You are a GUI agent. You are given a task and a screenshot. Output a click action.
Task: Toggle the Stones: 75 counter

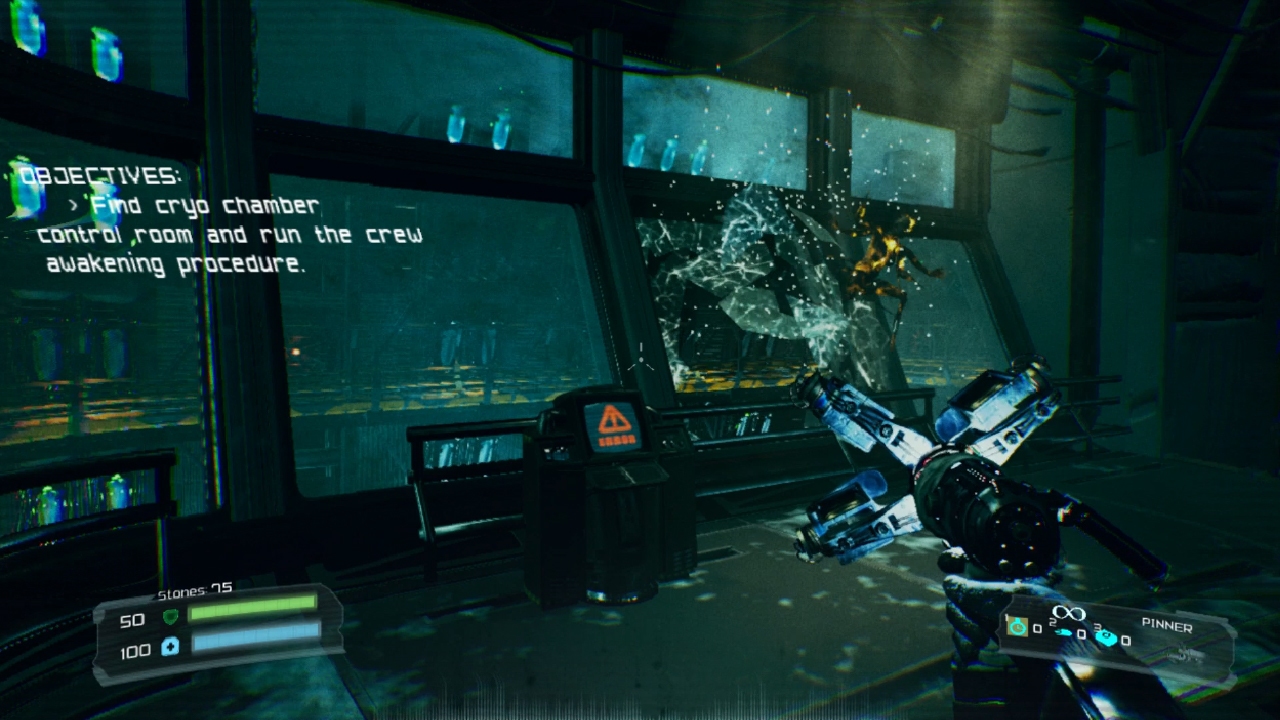(193, 589)
